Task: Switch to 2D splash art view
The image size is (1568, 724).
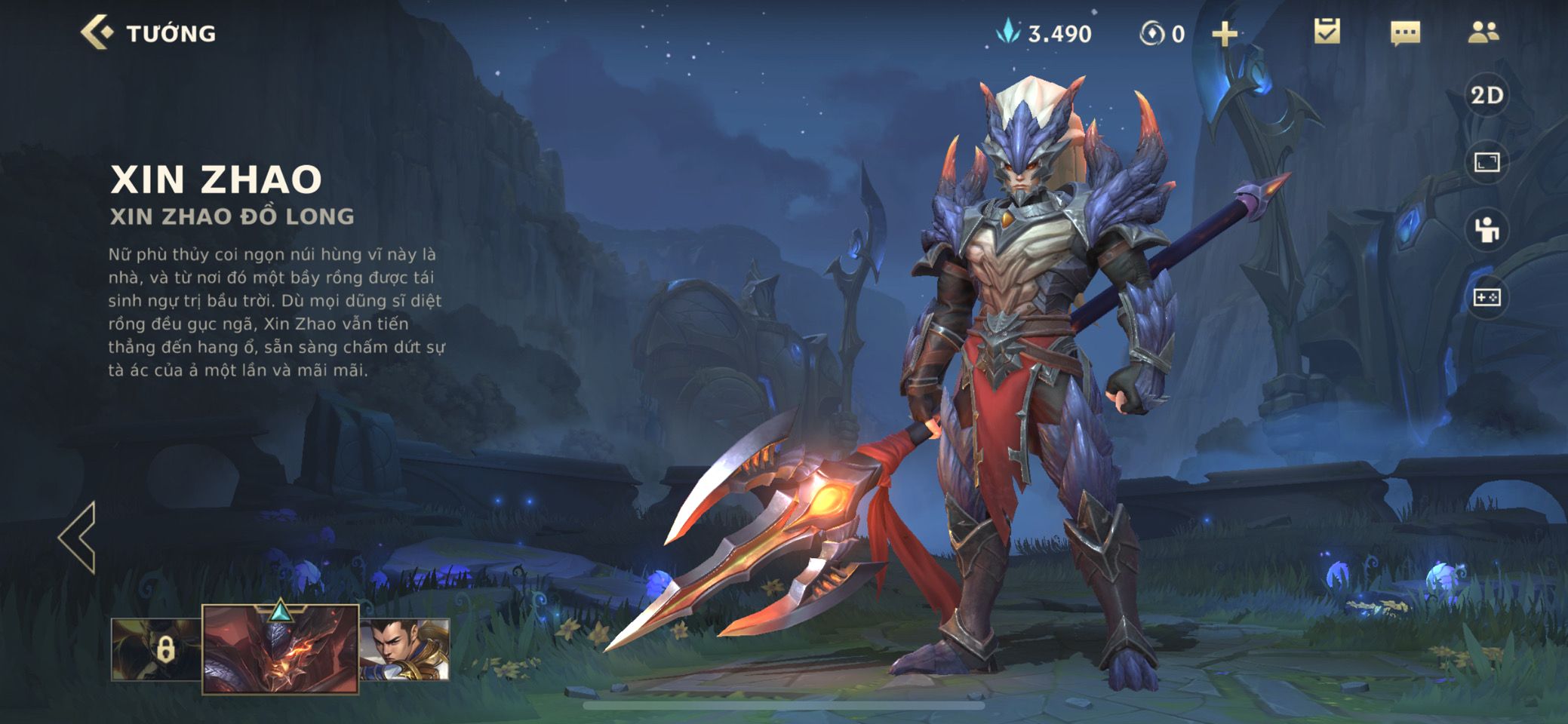Action: (x=1487, y=95)
